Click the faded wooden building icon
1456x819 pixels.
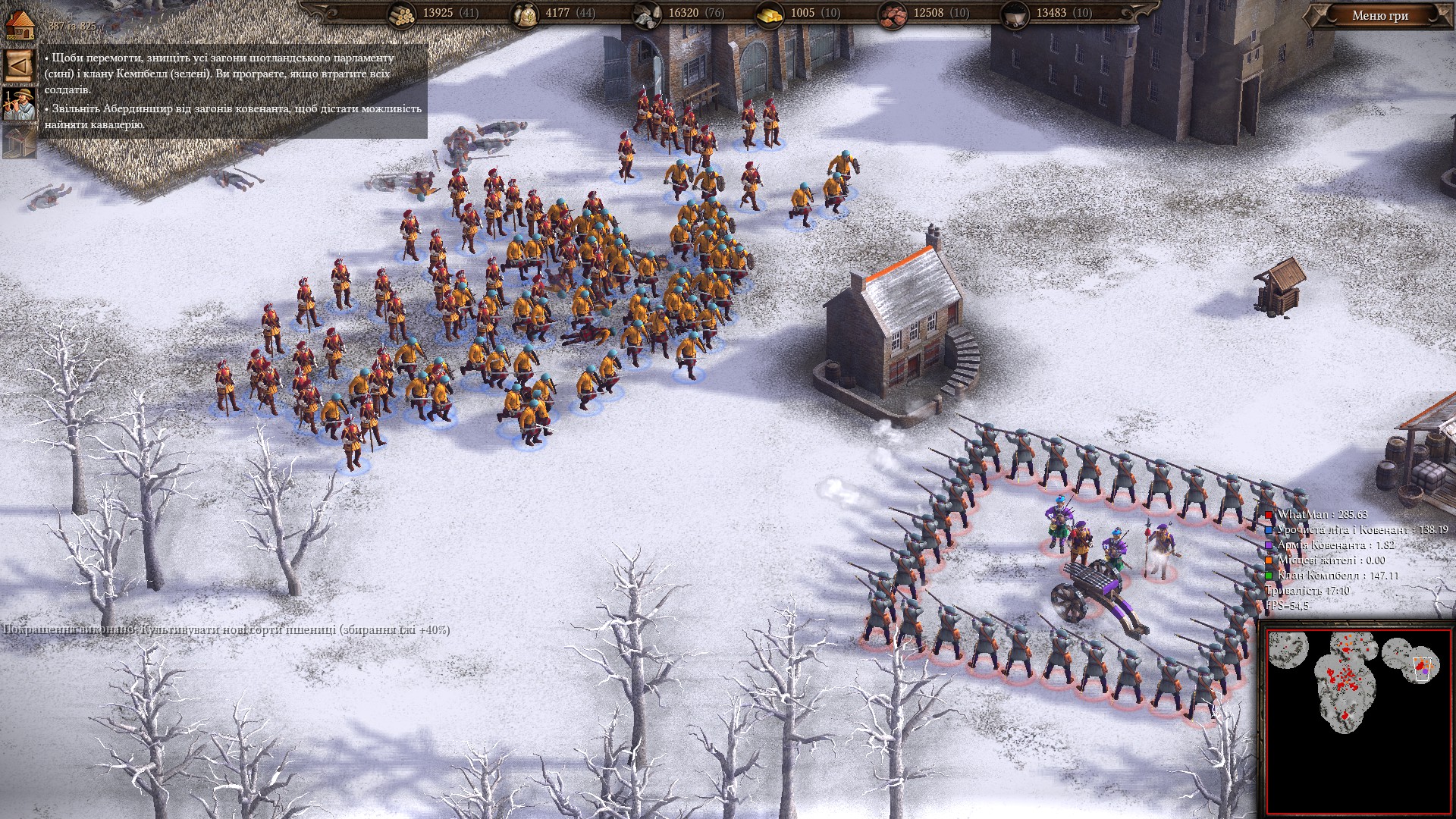point(18,142)
